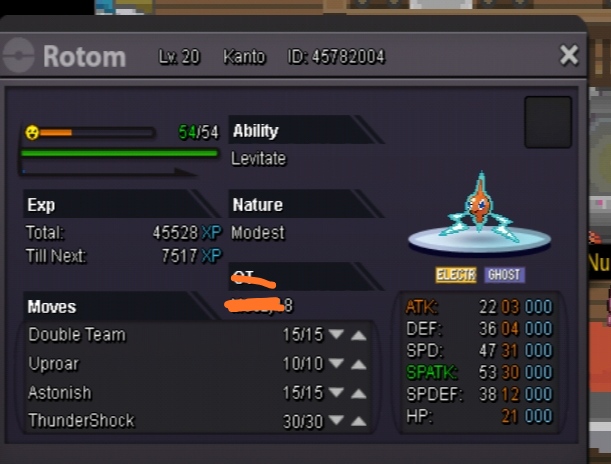Viewport: 611px width, 464px height.
Task: Move Uproar up in the move list
Action: [358, 364]
